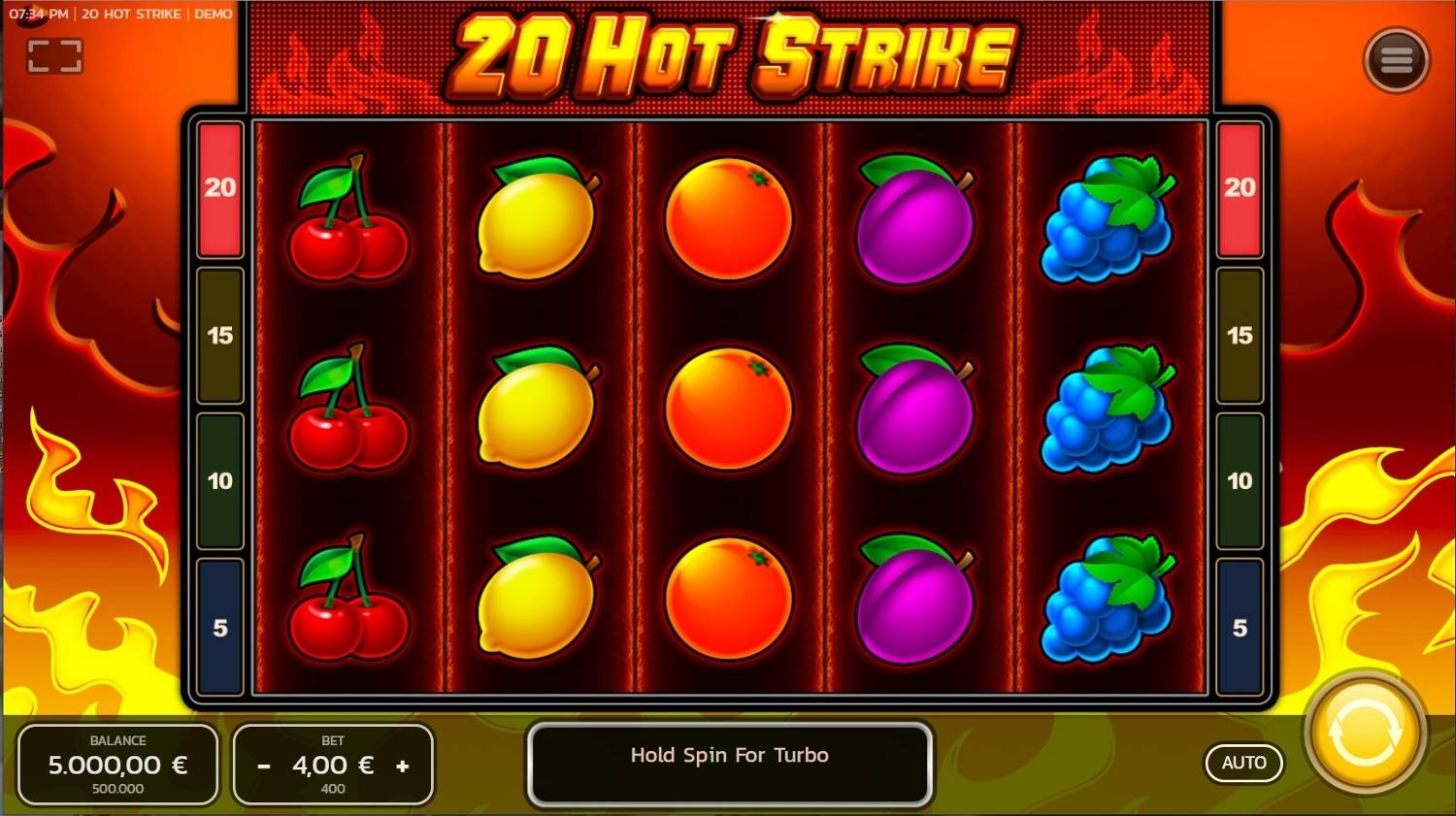The width and height of the screenshot is (1456, 816).
Task: Select the blue grapes symbol on reel five
Action: (x=1107, y=218)
